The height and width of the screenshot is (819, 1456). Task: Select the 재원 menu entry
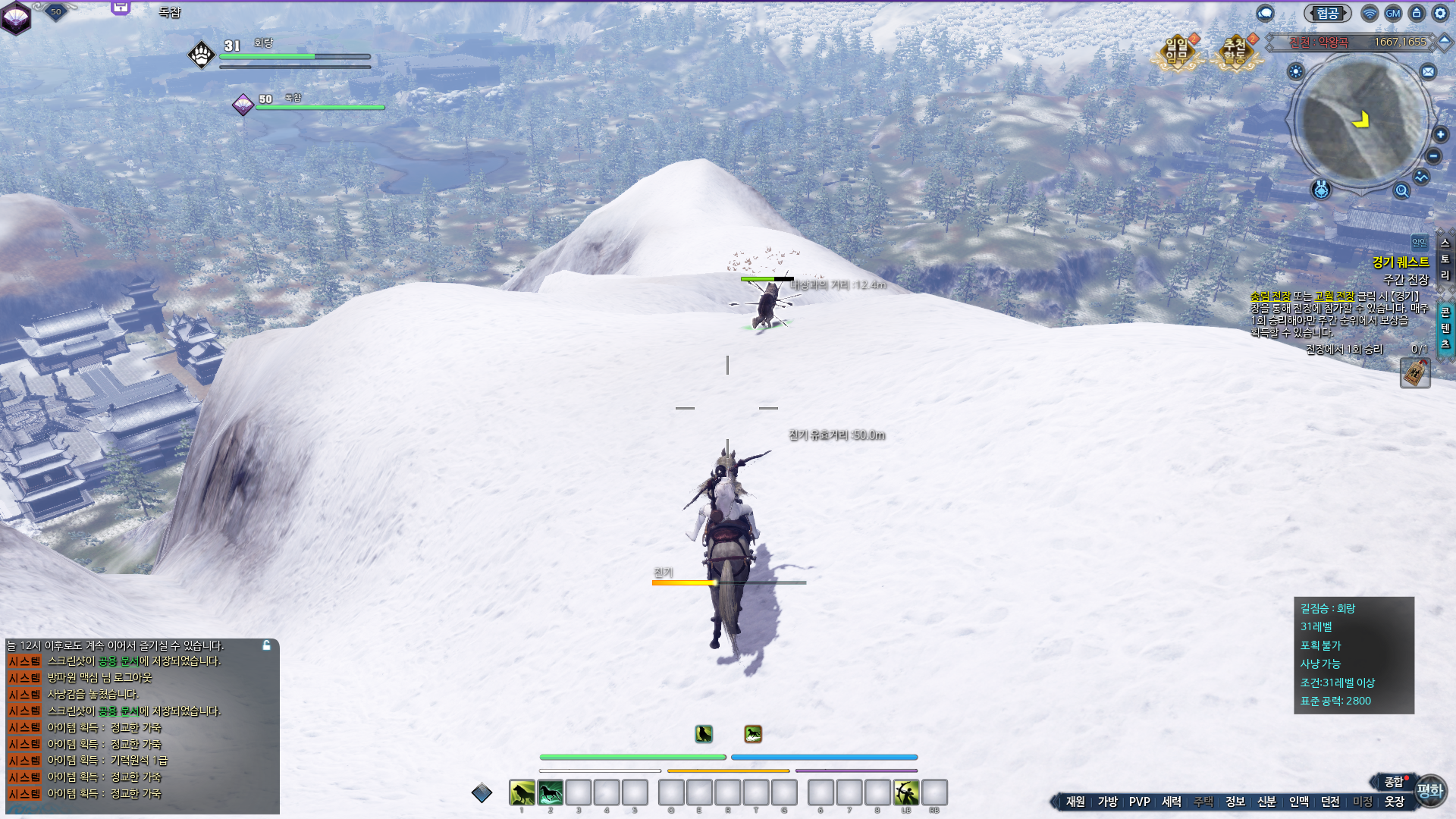1075,802
